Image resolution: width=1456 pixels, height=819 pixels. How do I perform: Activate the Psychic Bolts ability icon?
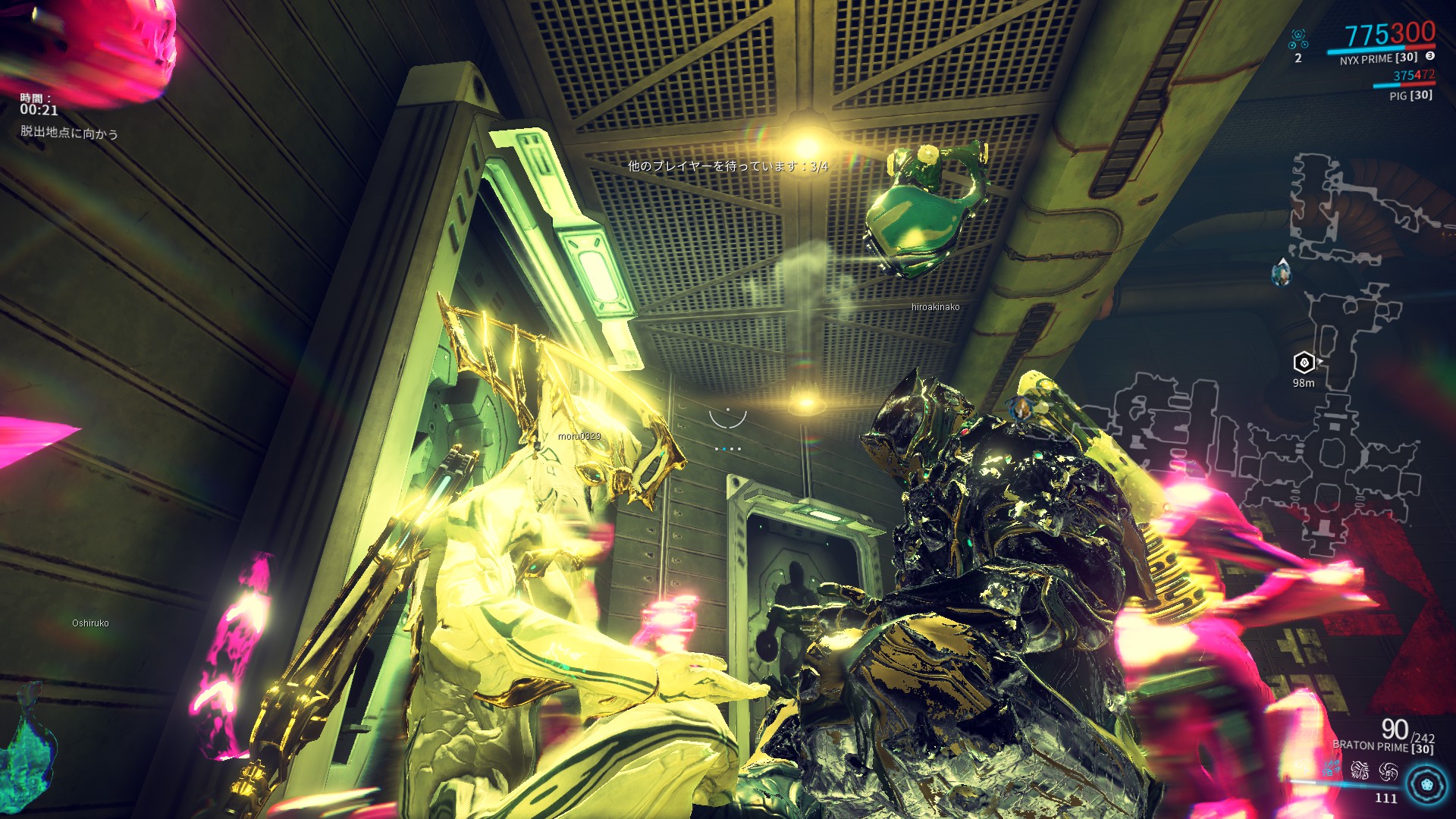(x=1331, y=768)
